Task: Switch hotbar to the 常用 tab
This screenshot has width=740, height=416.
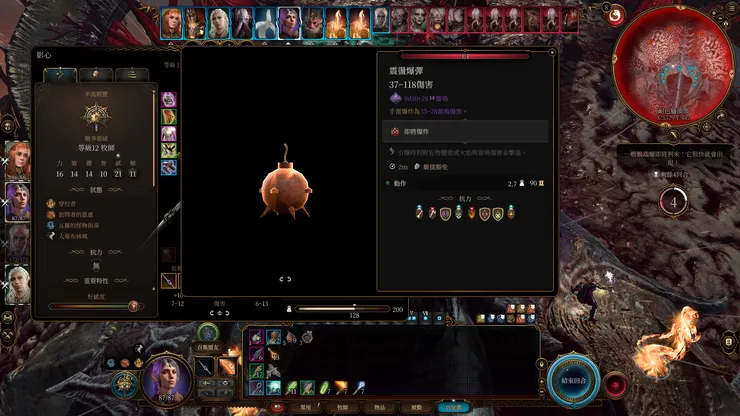Action: tap(305, 408)
